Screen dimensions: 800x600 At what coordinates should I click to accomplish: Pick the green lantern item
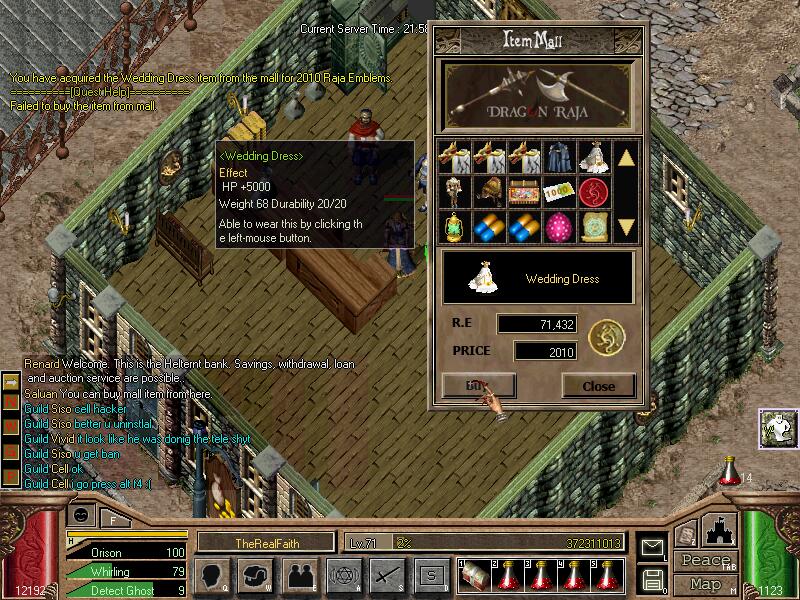[455, 226]
